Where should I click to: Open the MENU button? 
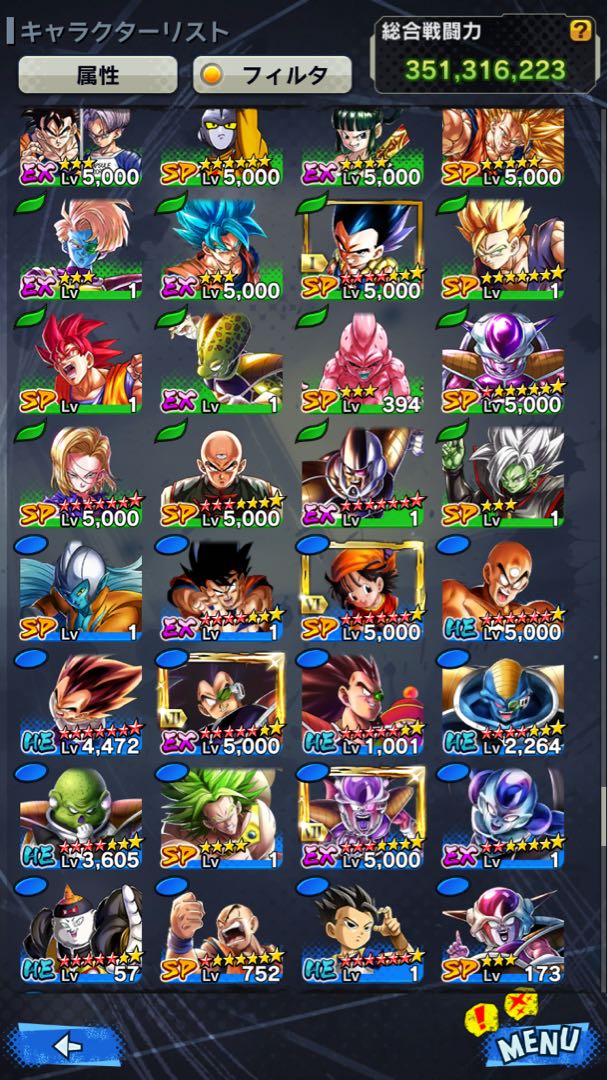tap(537, 1042)
